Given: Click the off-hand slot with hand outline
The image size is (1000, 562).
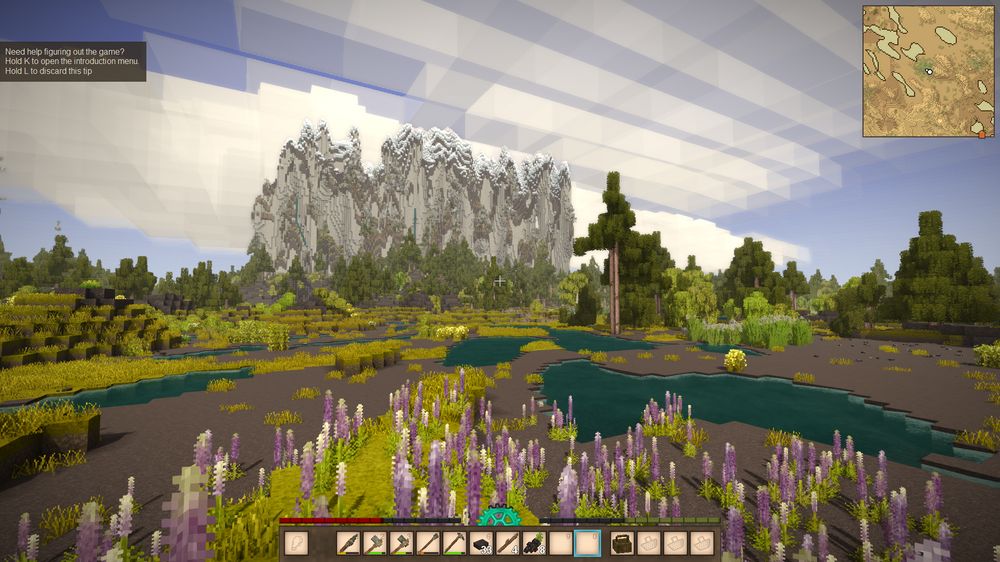Looking at the screenshot, I should pyautogui.click(x=296, y=543).
